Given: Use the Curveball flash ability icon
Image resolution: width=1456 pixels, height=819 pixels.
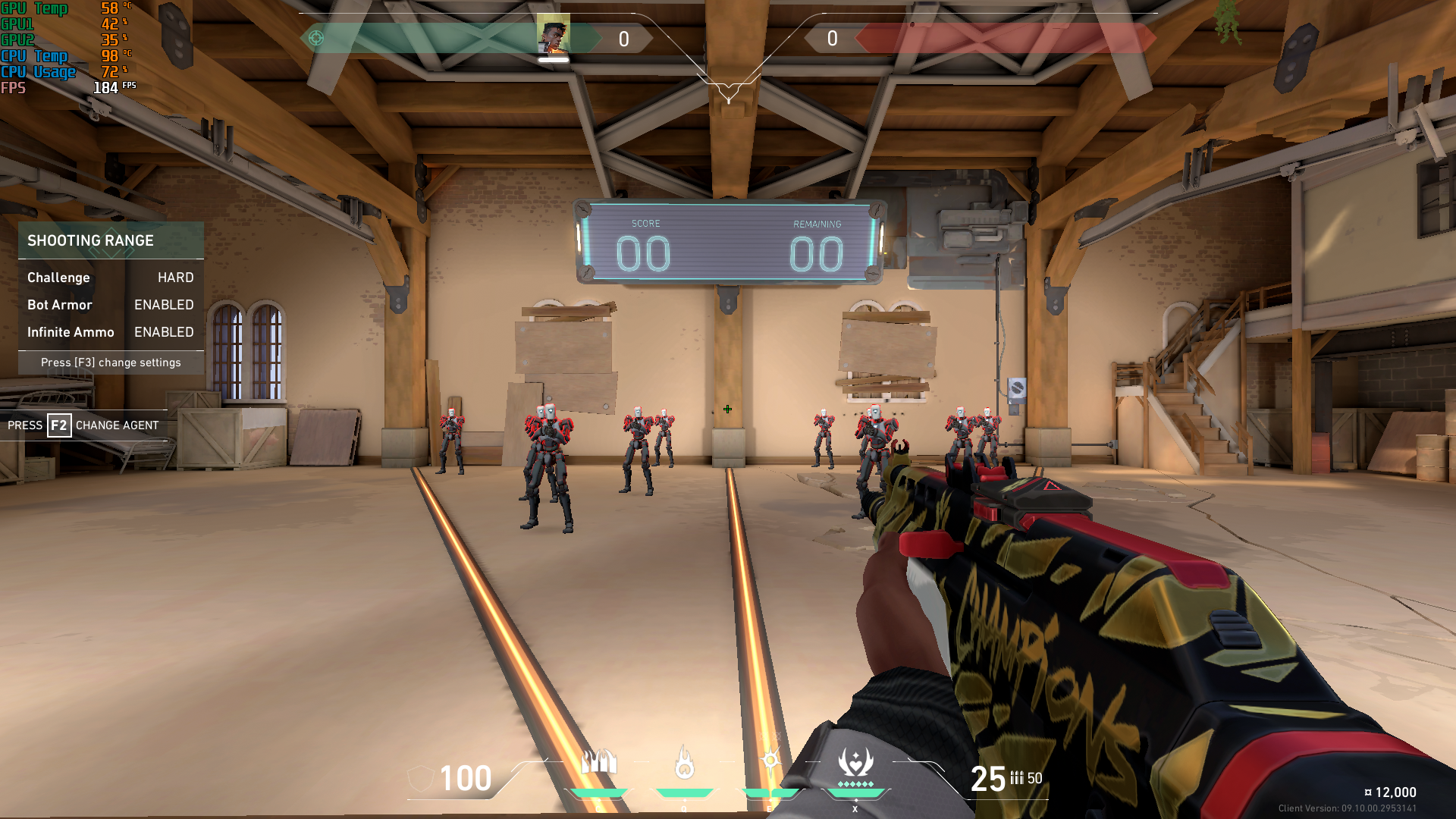Looking at the screenshot, I should [x=770, y=761].
